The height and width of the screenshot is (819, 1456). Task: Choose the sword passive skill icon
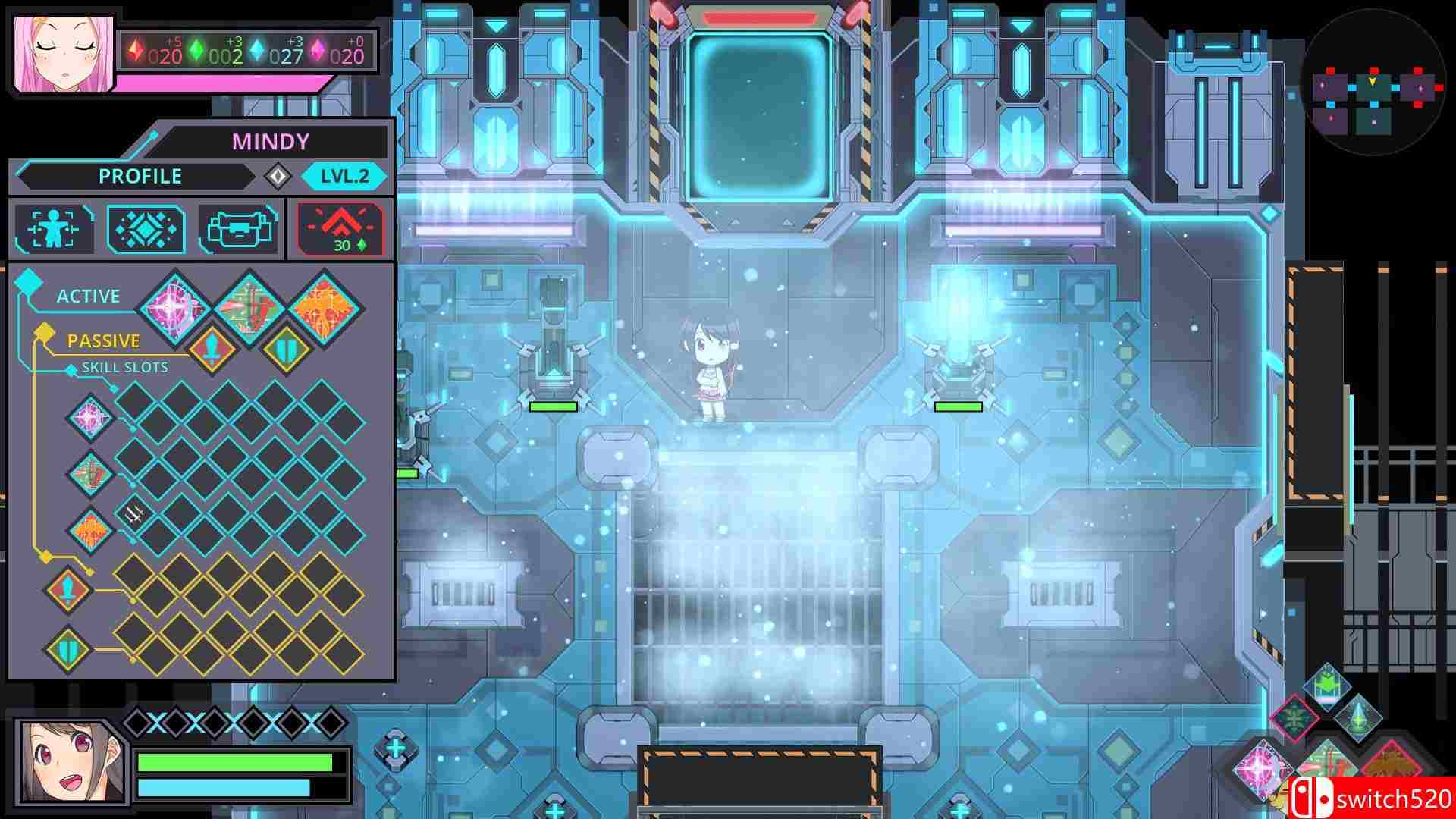[211, 350]
